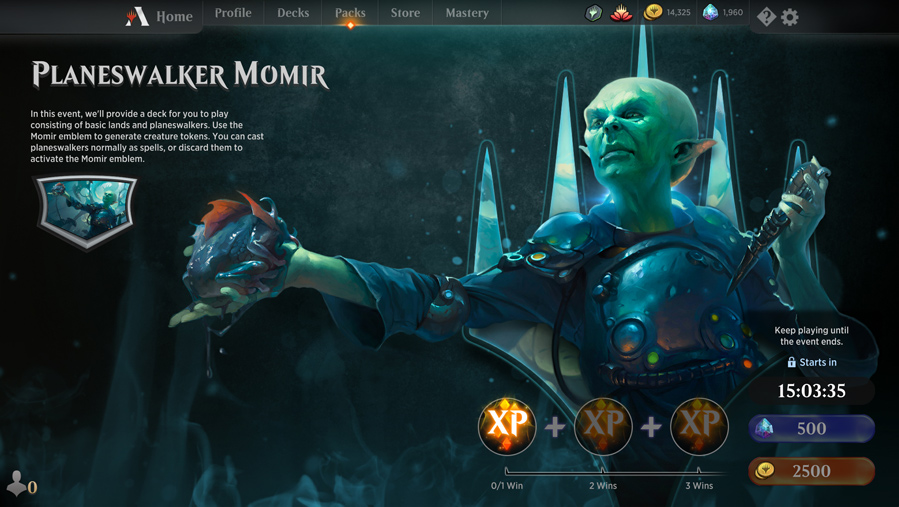Image resolution: width=899 pixels, height=507 pixels.
Task: Open the settings gear icon
Action: pos(790,16)
